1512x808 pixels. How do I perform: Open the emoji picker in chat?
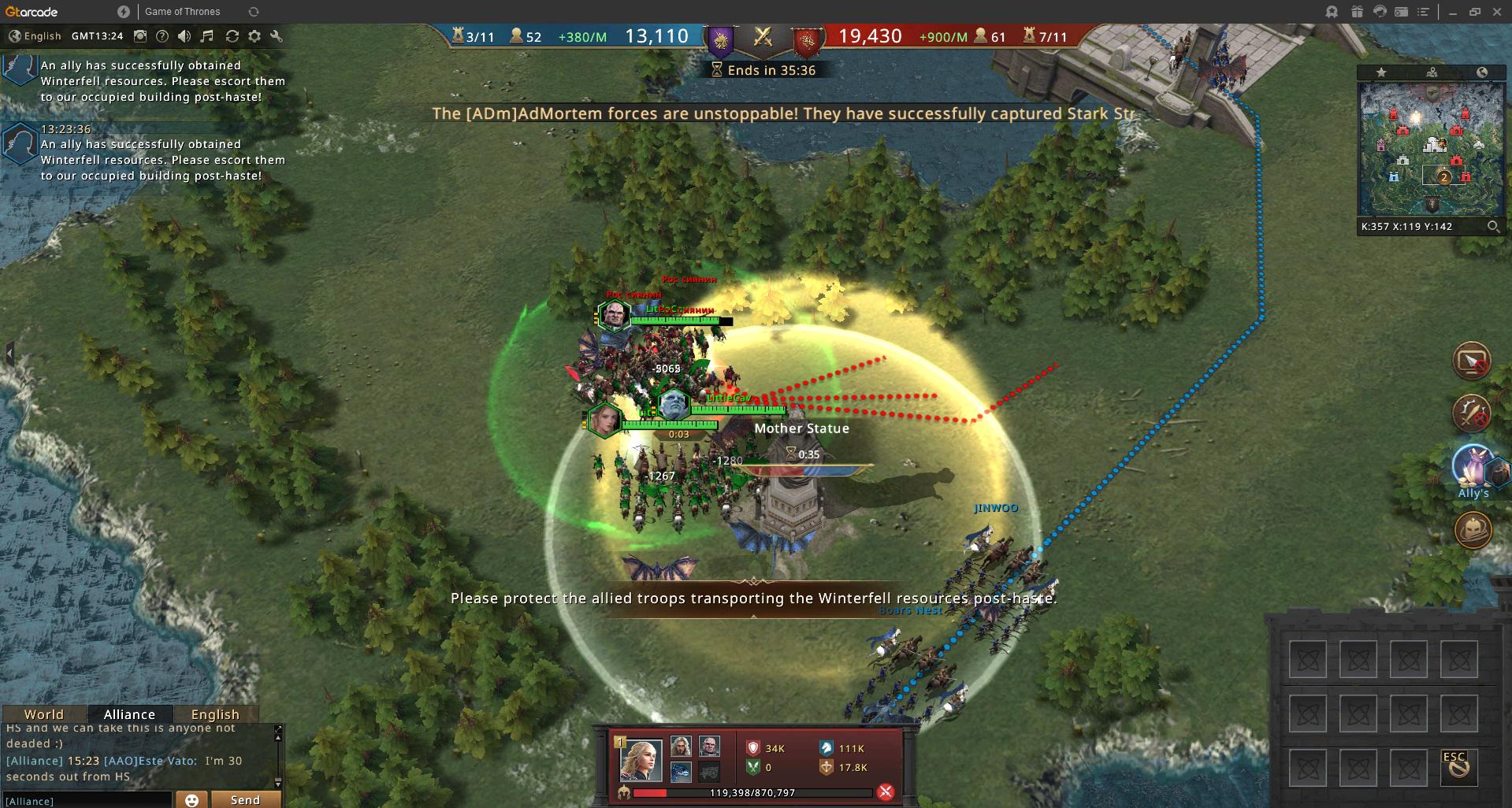click(x=191, y=799)
